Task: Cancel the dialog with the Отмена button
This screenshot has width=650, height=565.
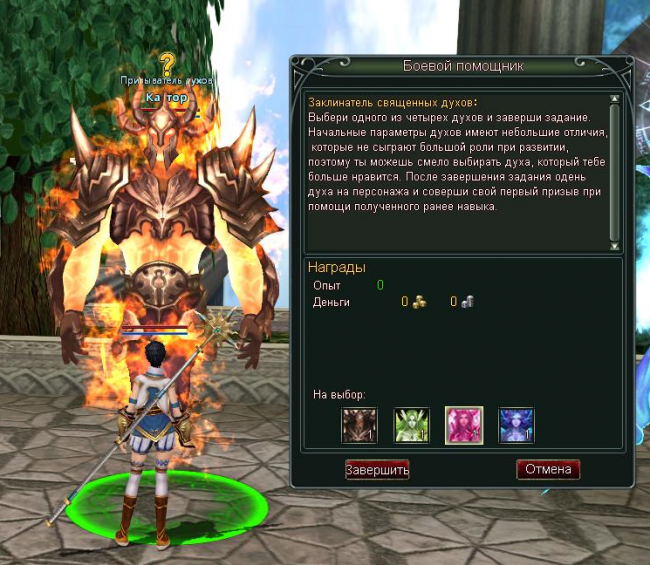Action: coord(548,469)
